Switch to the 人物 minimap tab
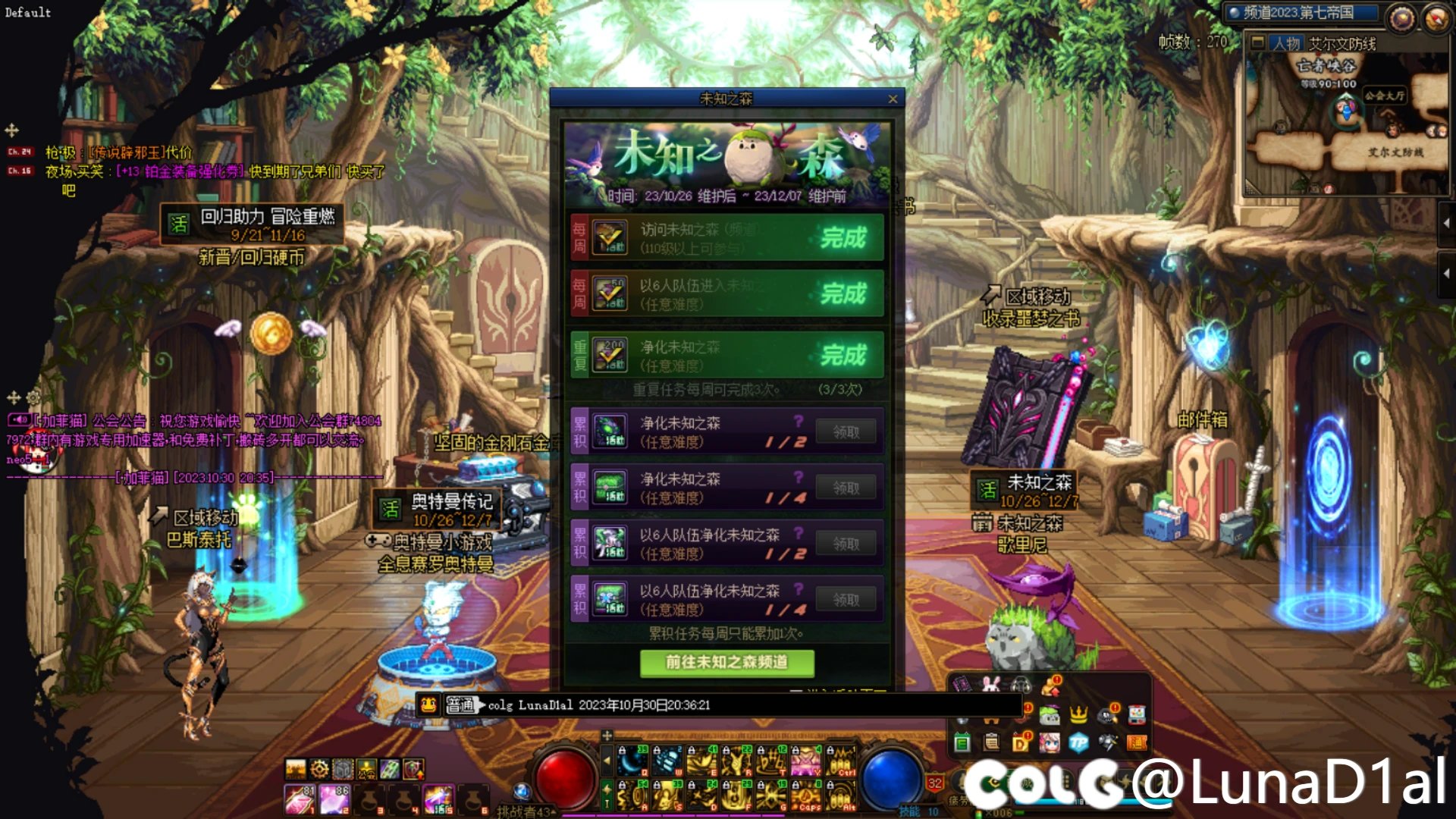The width and height of the screenshot is (1456, 819). (x=1286, y=44)
